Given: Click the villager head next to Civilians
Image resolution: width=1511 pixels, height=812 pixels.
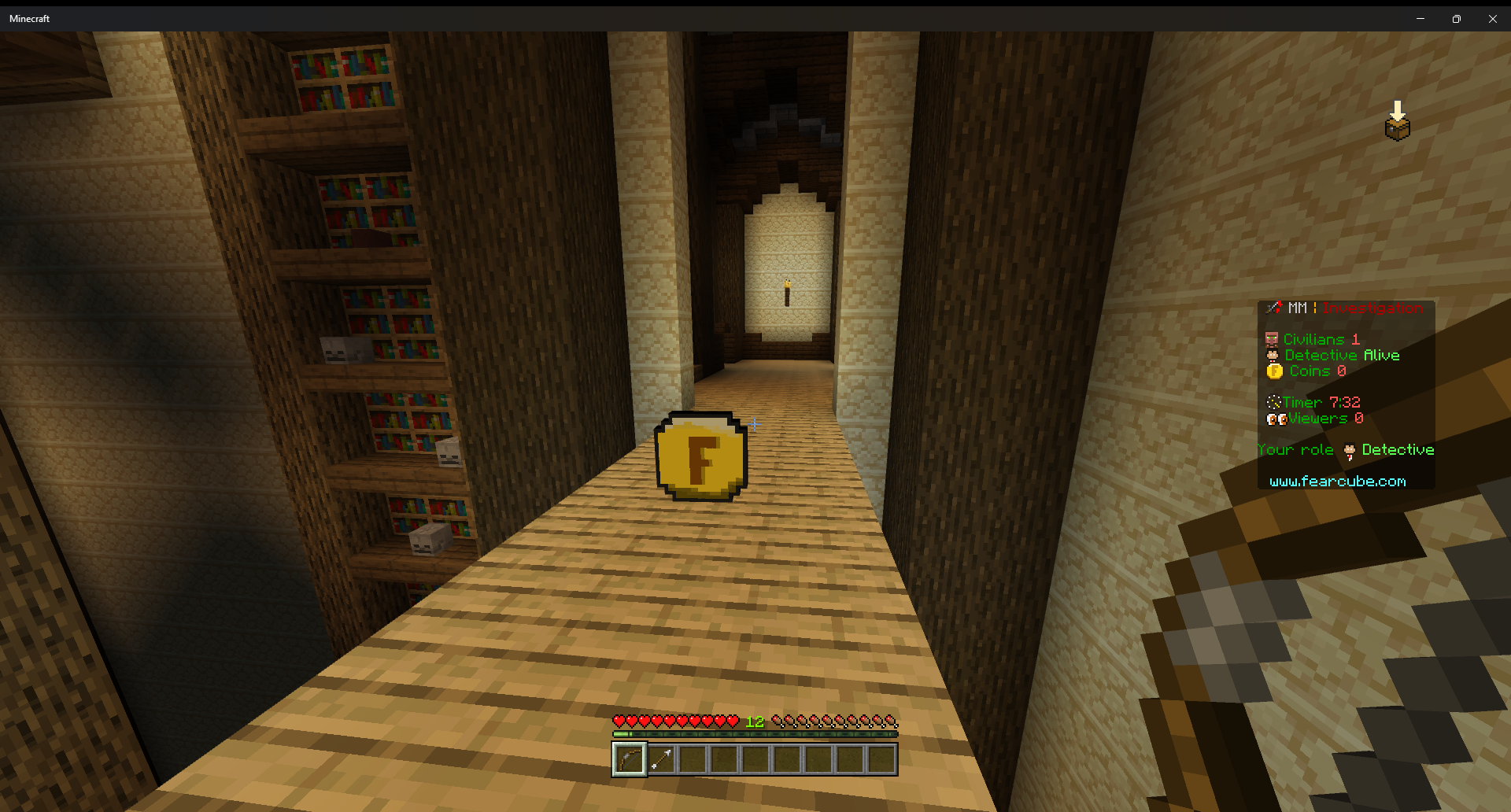Looking at the screenshot, I should pos(1272,339).
